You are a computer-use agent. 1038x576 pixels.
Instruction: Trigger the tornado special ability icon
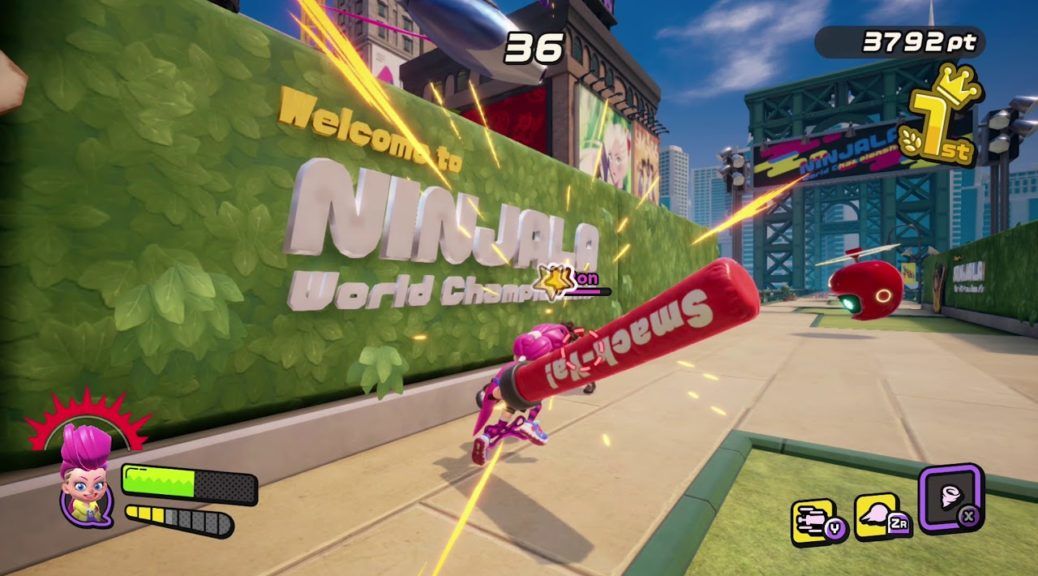(x=950, y=496)
